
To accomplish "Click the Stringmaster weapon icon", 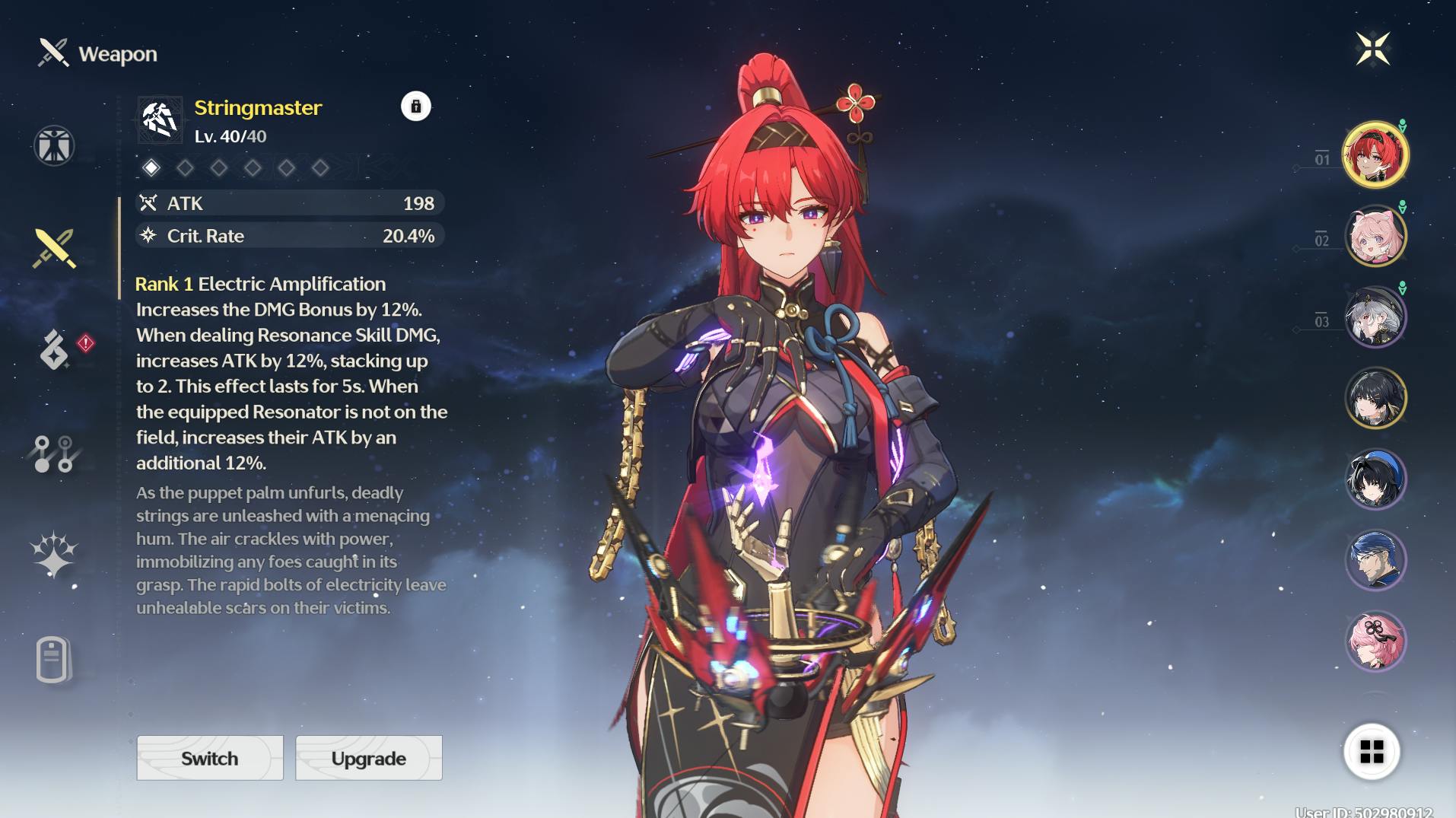I will 160,120.
